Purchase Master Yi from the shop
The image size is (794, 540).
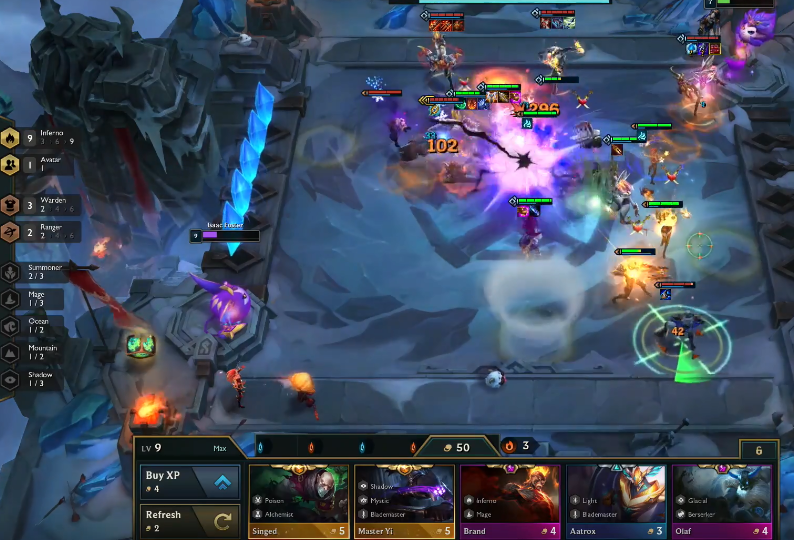point(405,500)
